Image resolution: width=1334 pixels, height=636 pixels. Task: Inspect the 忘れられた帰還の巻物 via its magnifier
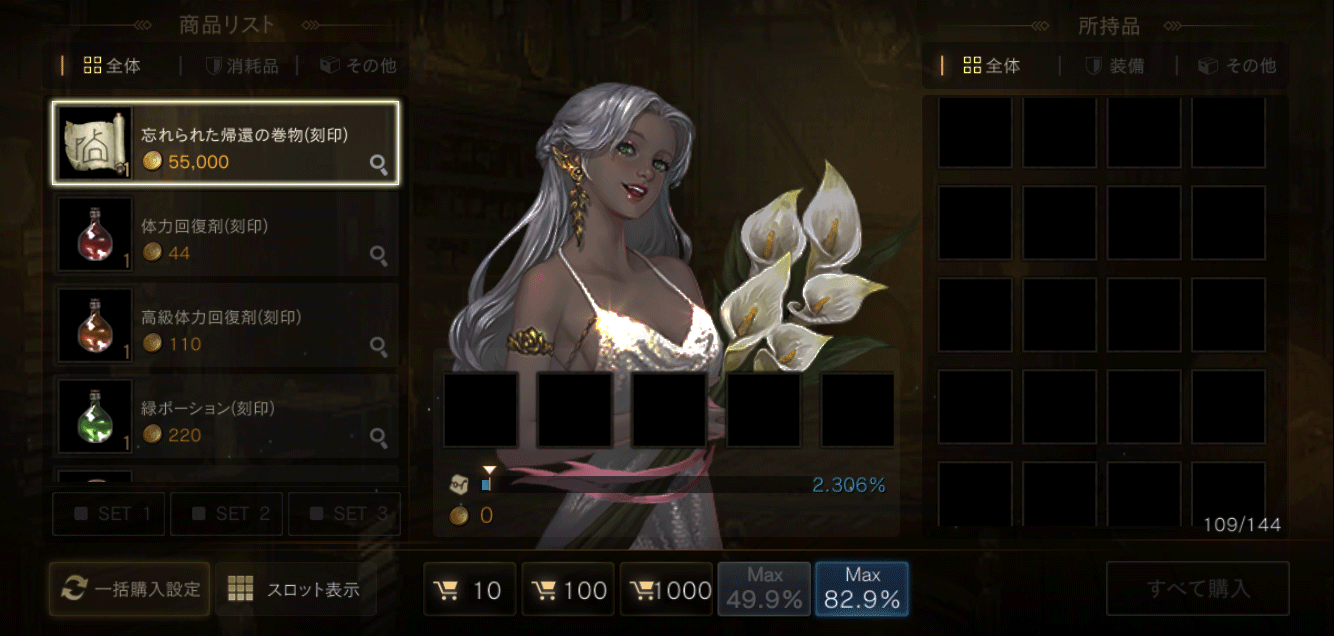(379, 165)
